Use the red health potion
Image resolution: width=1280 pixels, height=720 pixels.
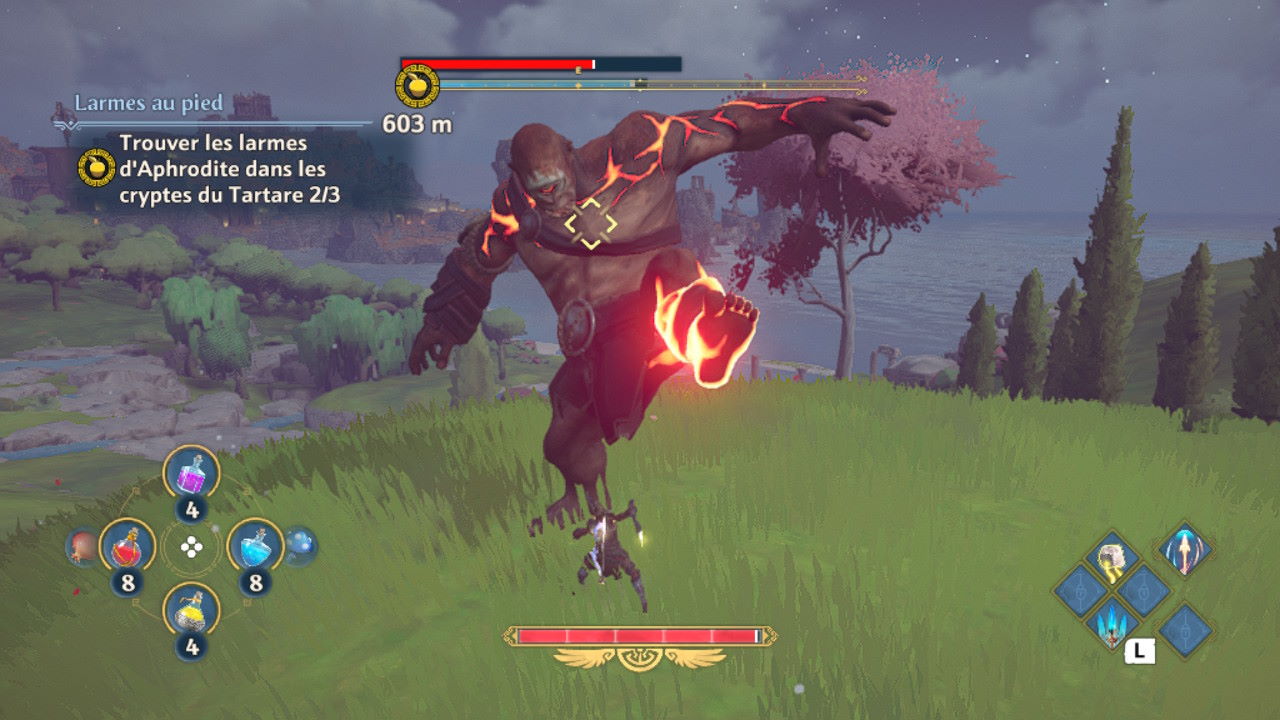click(x=126, y=545)
